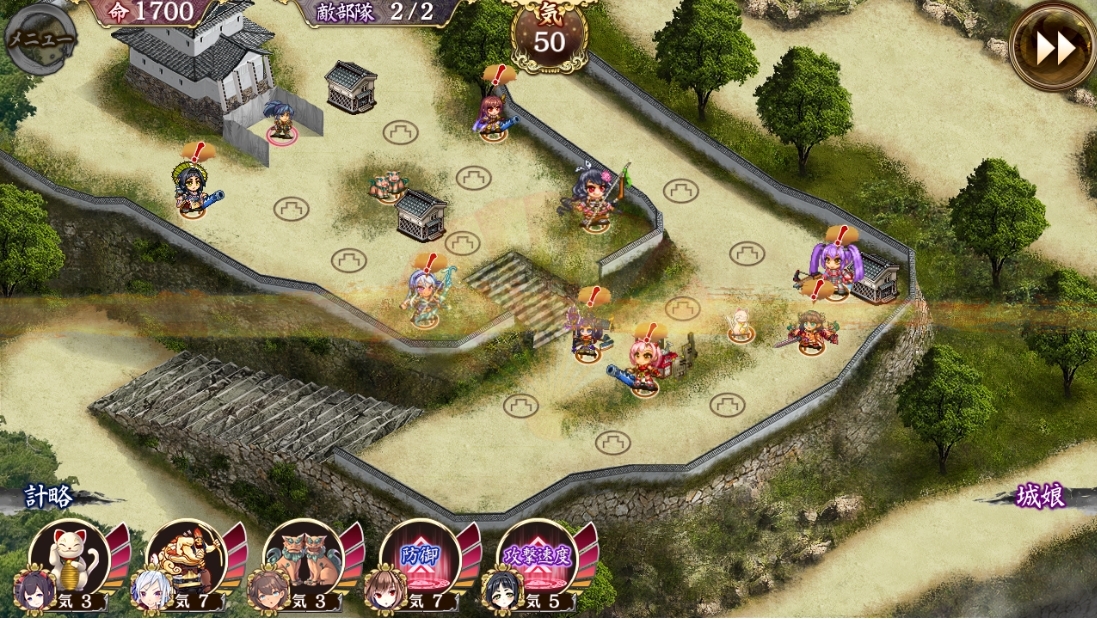The height and width of the screenshot is (619, 1097).
Task: Open the メニュー menu button
Action: pyautogui.click(x=41, y=40)
